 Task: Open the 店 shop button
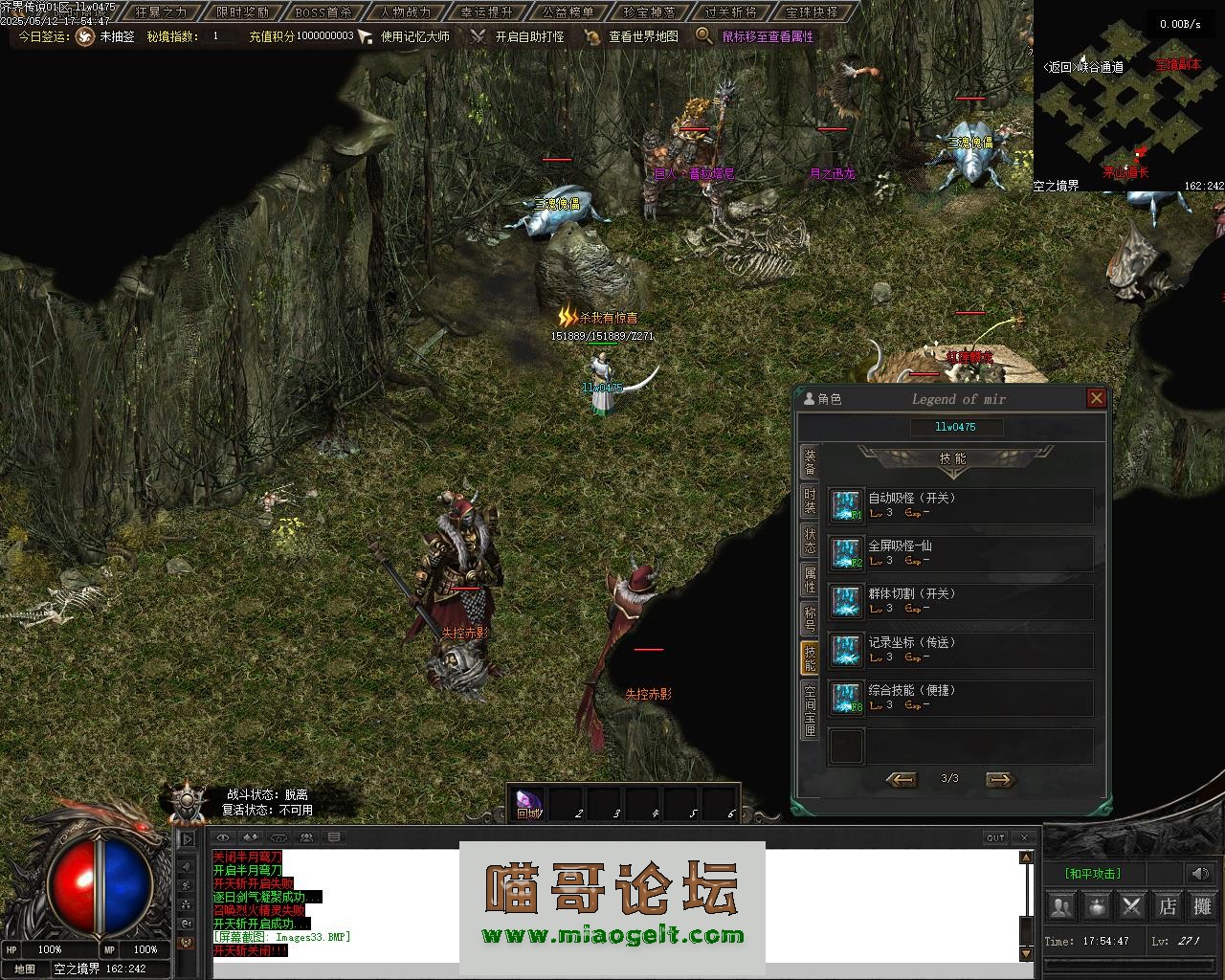[x=1168, y=905]
